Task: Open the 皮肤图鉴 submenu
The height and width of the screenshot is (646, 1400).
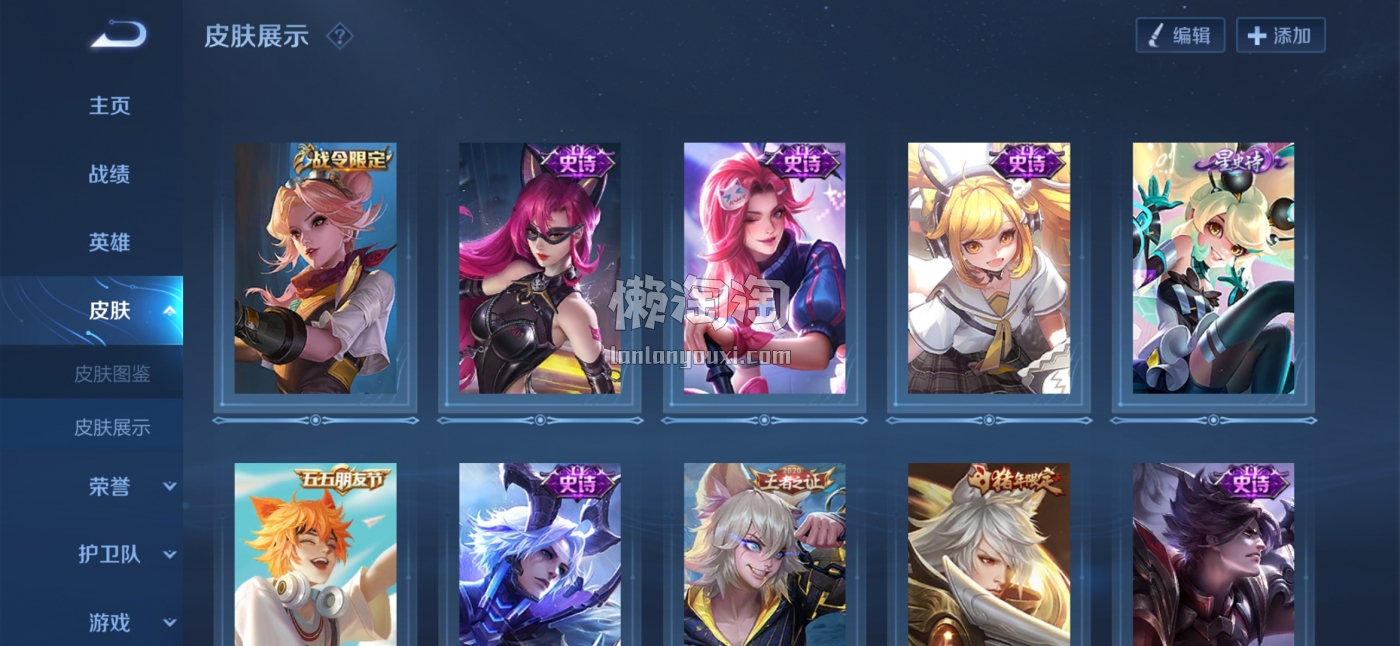Action: coord(112,374)
